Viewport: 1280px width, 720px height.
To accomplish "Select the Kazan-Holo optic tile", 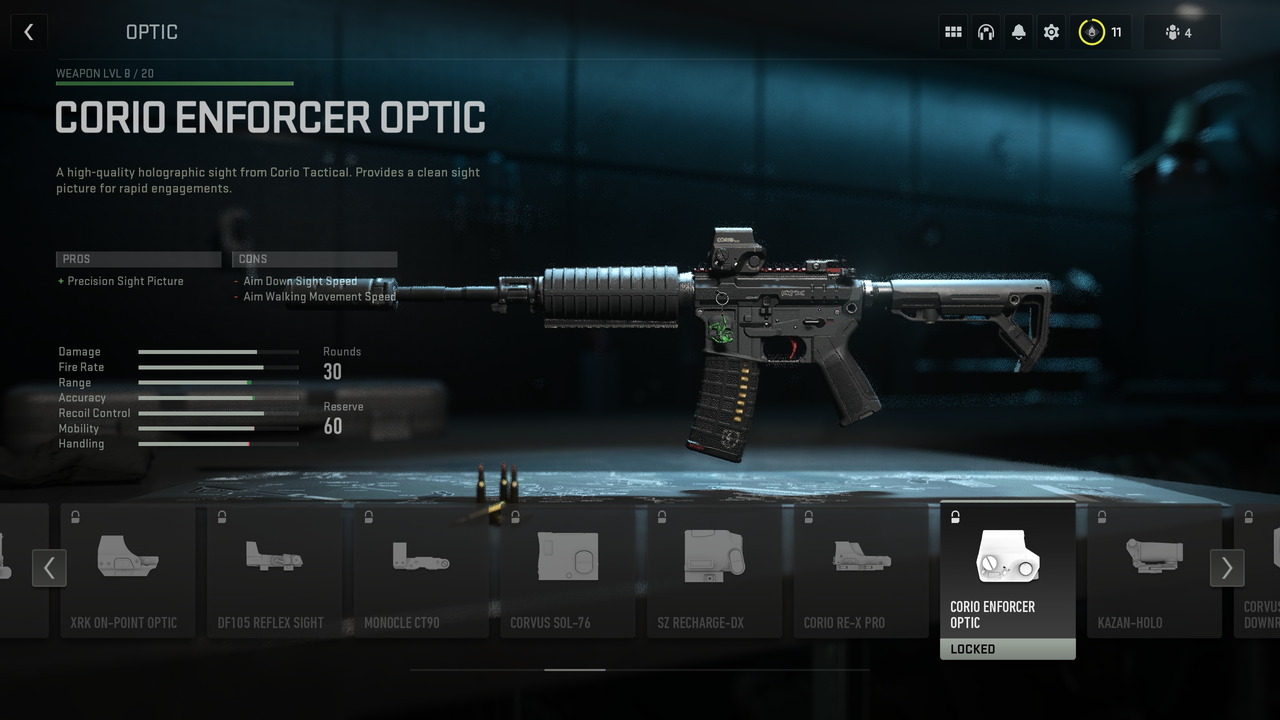I will coord(1154,570).
